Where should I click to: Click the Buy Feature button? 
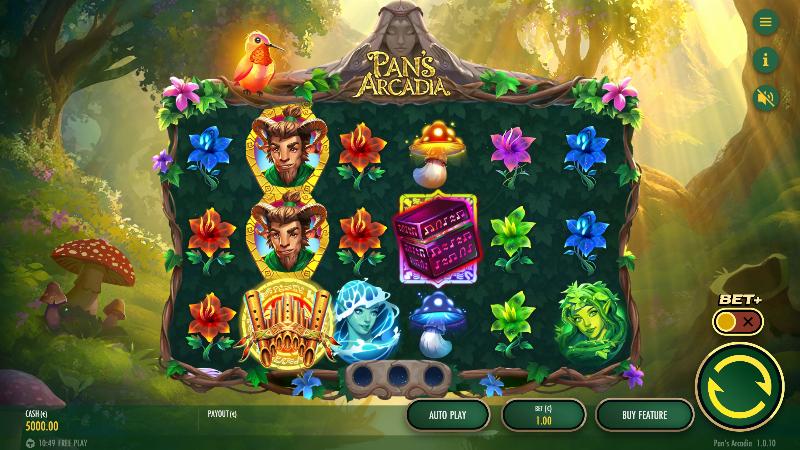click(644, 414)
